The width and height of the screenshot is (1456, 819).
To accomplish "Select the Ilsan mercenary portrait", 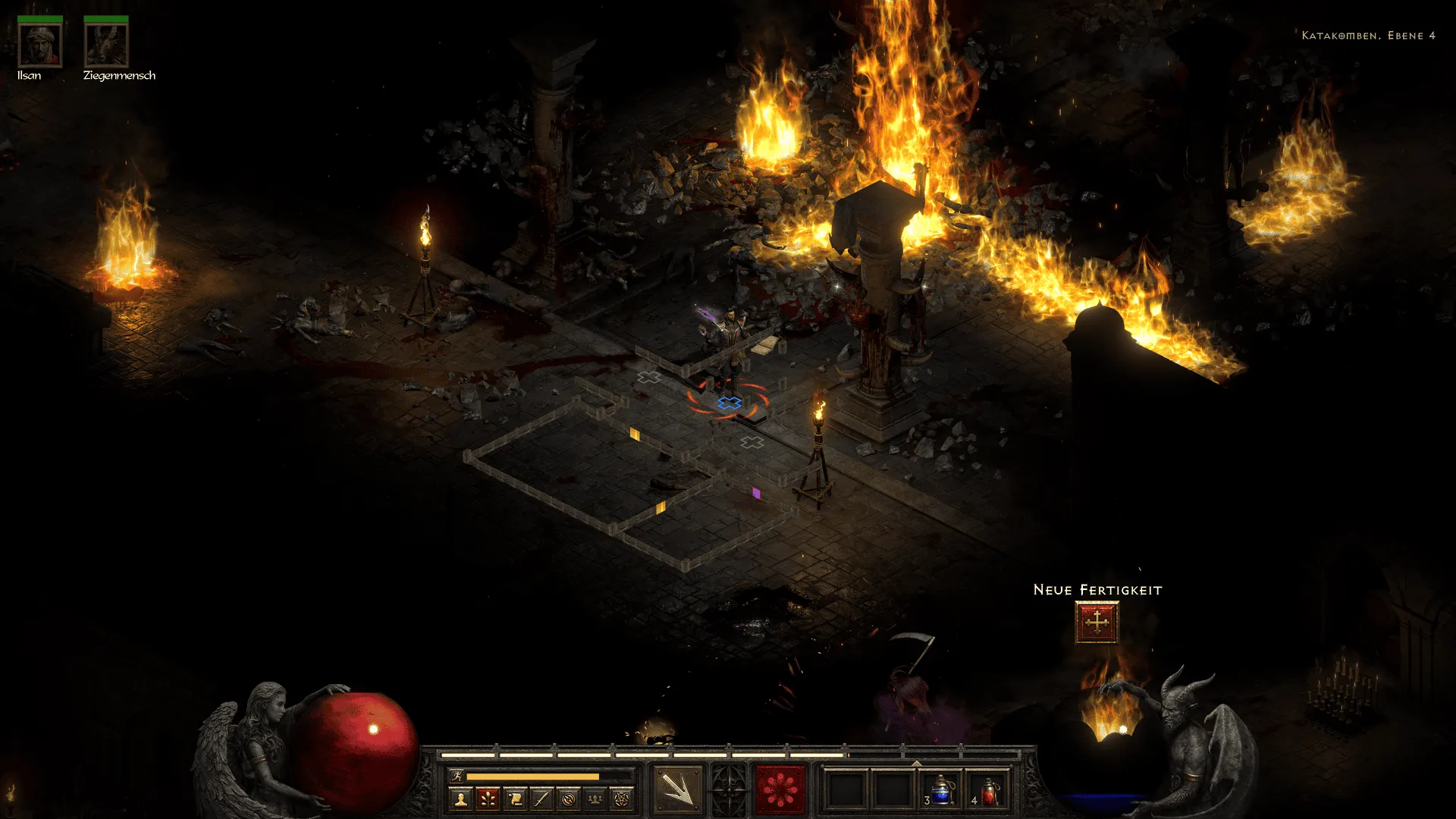I will coord(40,45).
